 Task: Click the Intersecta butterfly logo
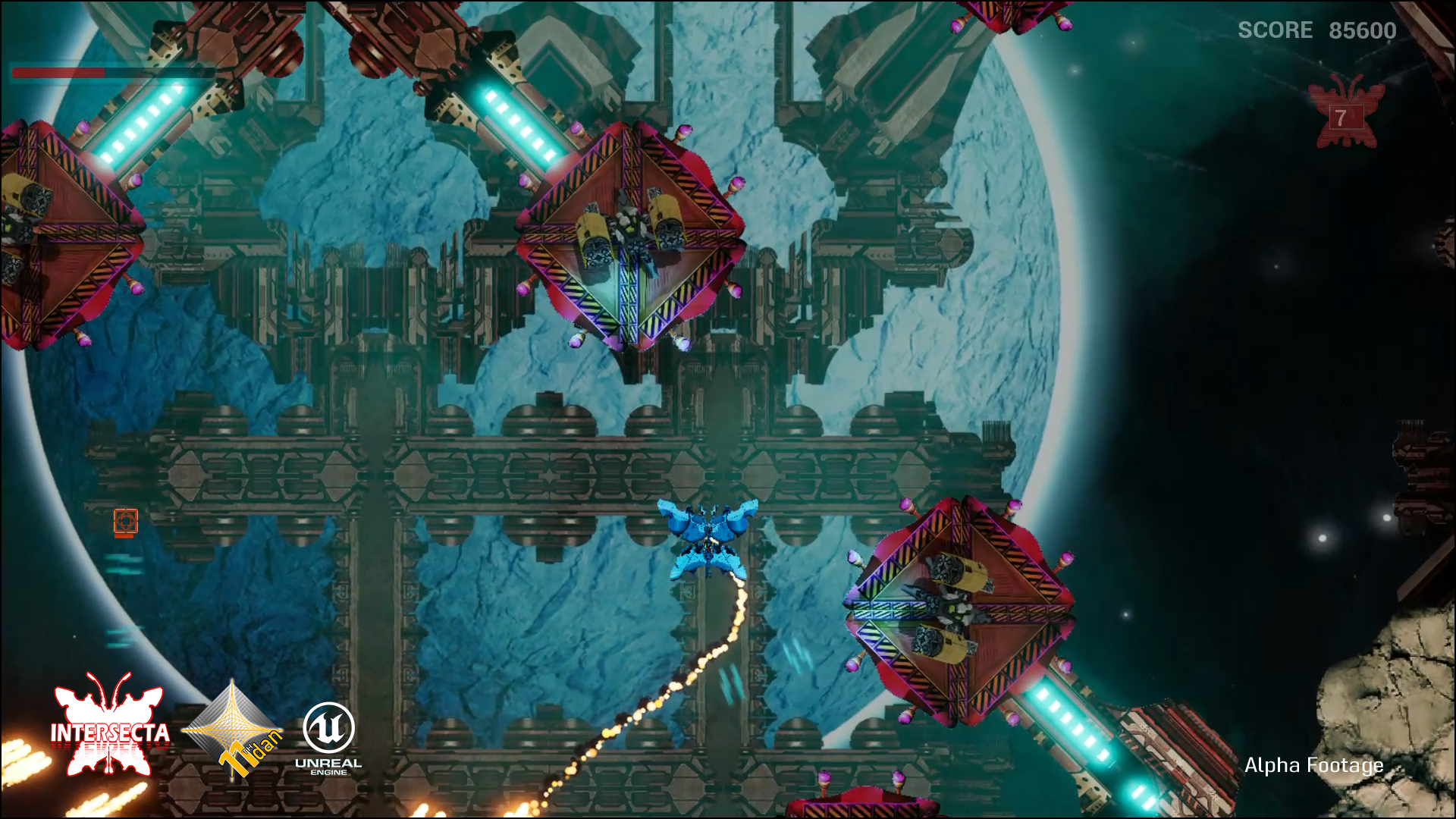[110, 726]
